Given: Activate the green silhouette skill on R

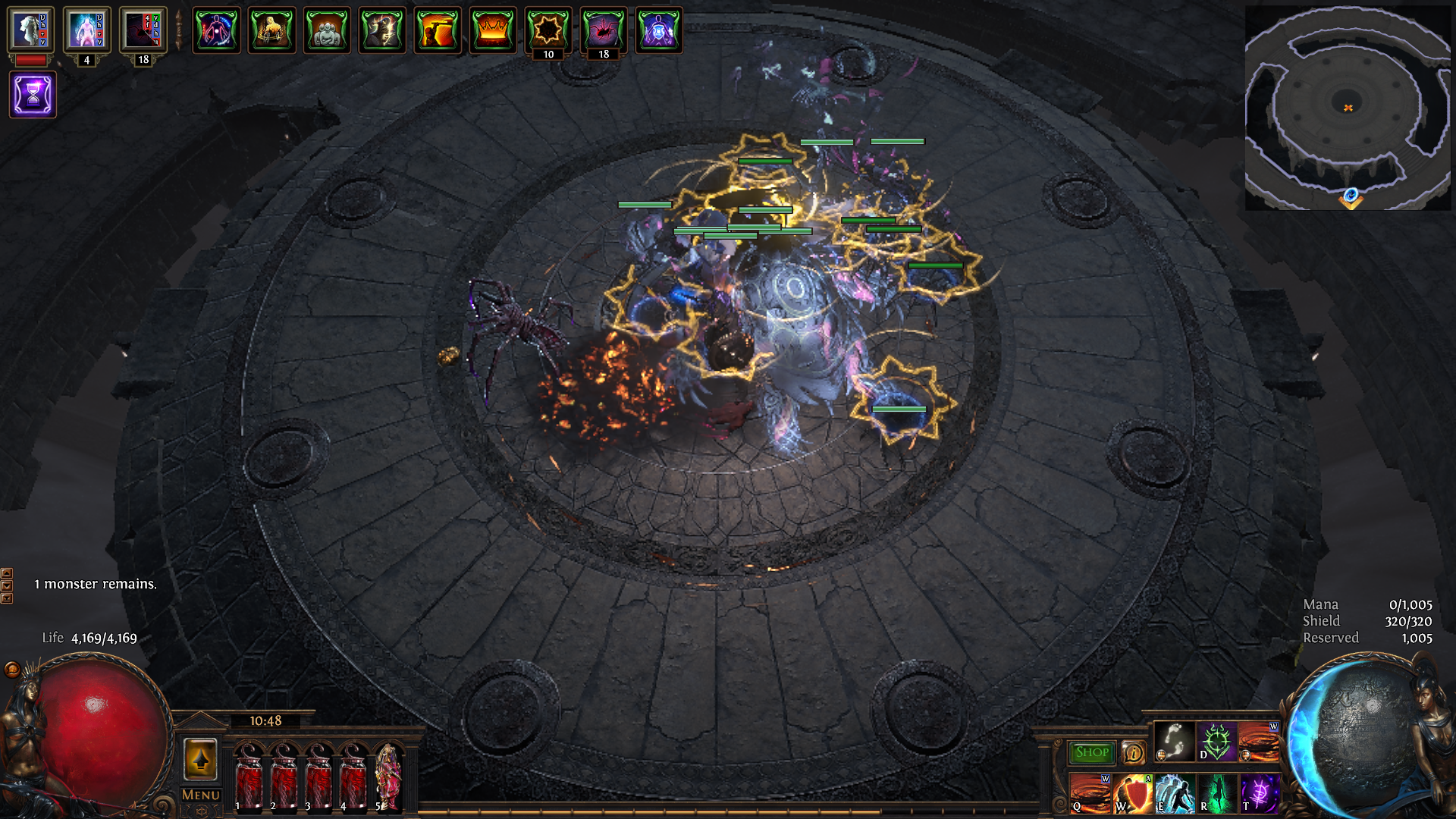Looking at the screenshot, I should pyautogui.click(x=1216, y=792).
